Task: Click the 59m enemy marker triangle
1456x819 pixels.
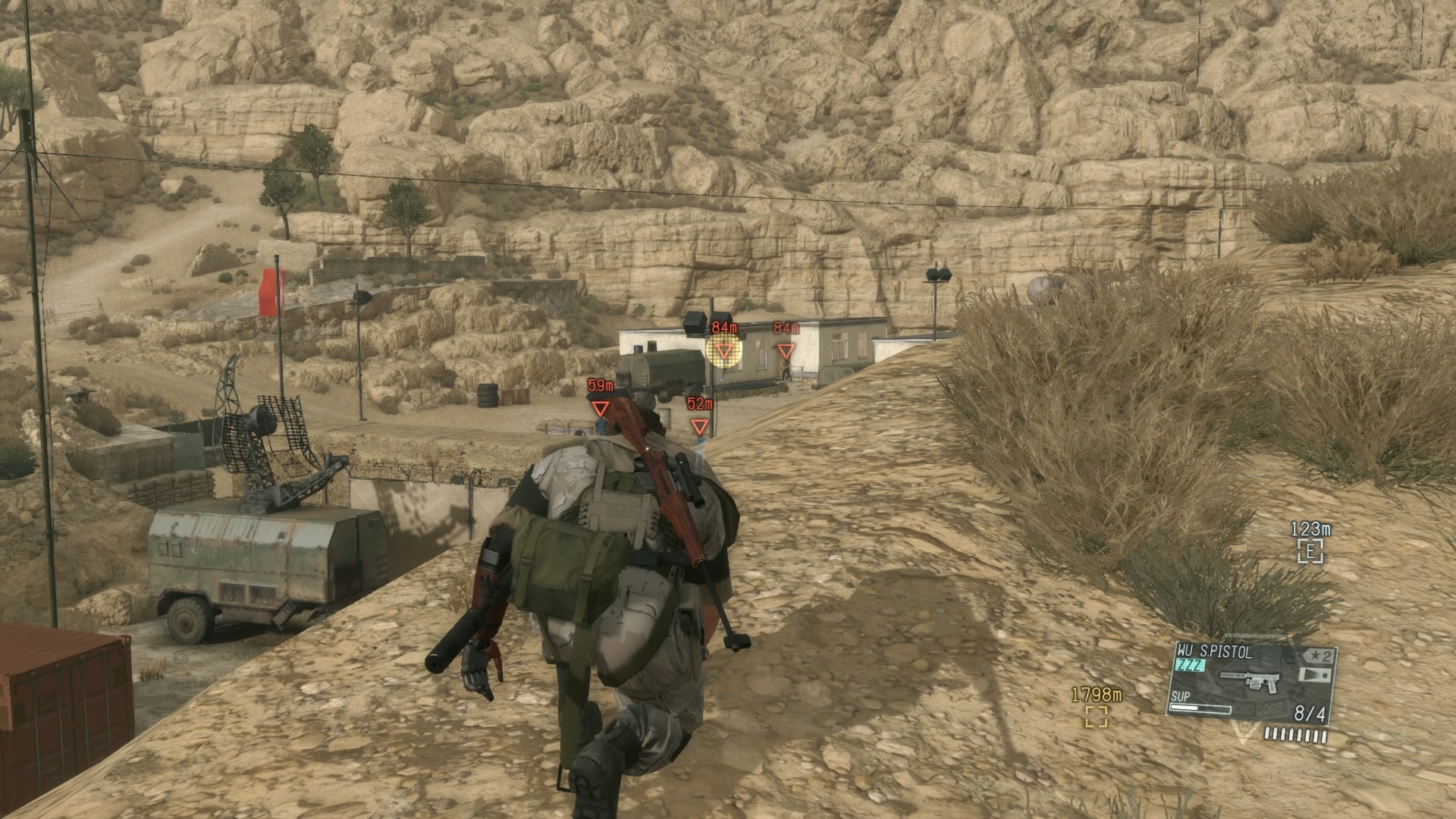Action: (x=600, y=407)
